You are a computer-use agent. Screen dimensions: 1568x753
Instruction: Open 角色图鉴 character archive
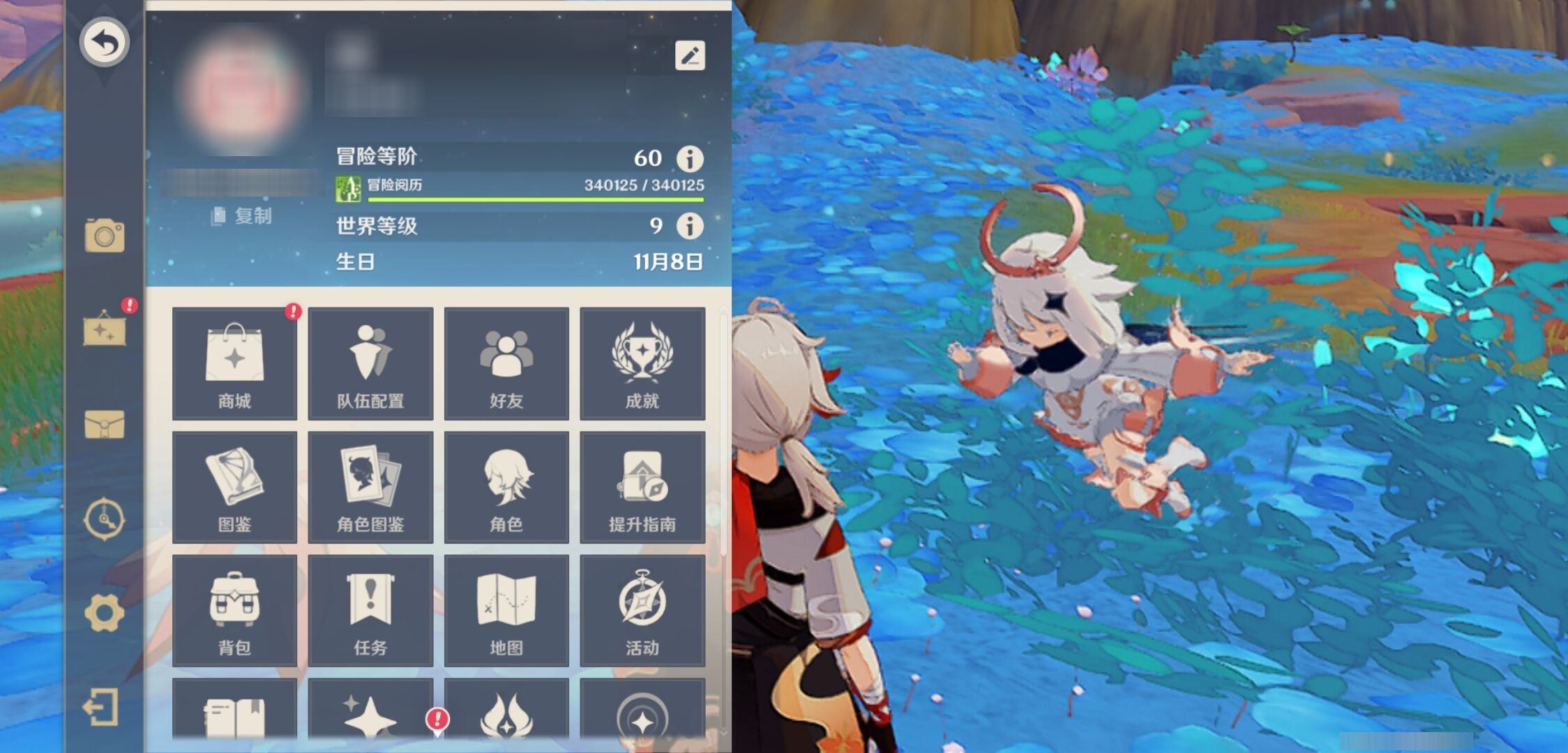point(370,487)
